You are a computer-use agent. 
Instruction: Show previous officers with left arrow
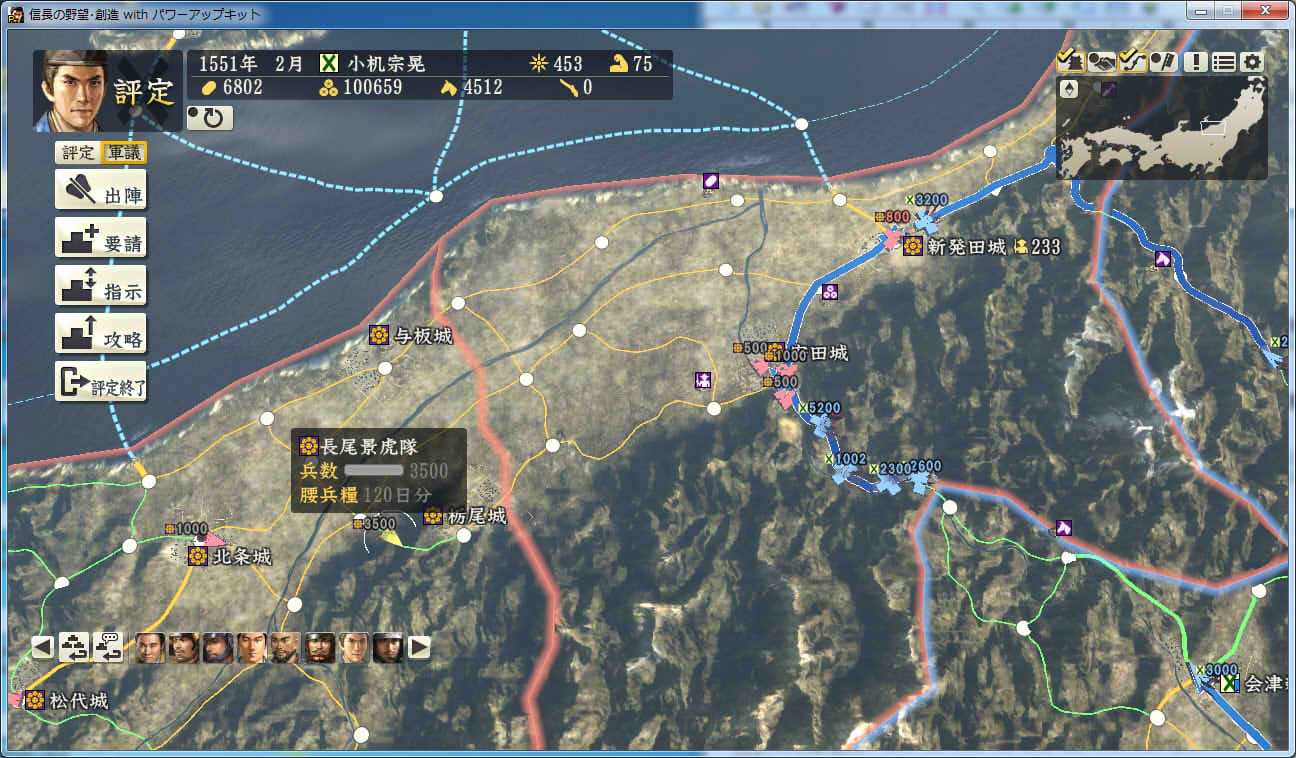[42, 647]
